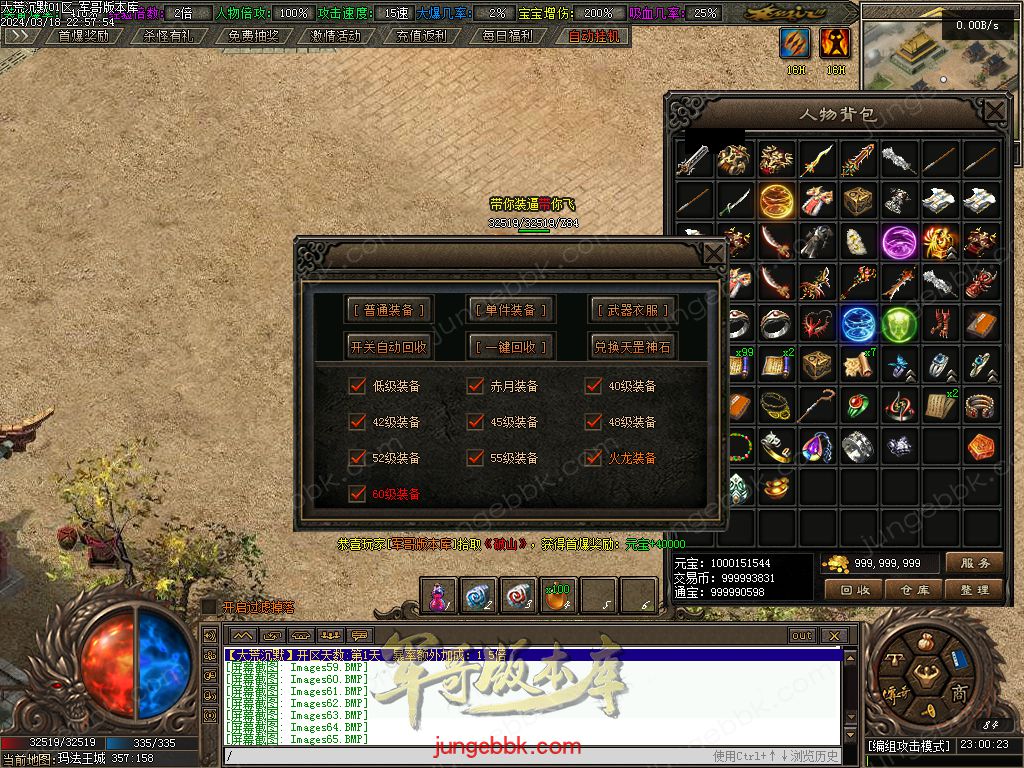Viewport: 1024px width, 768px height.
Task: Toggle the 赤月装备 checkbox
Action: pyautogui.click(x=475, y=386)
